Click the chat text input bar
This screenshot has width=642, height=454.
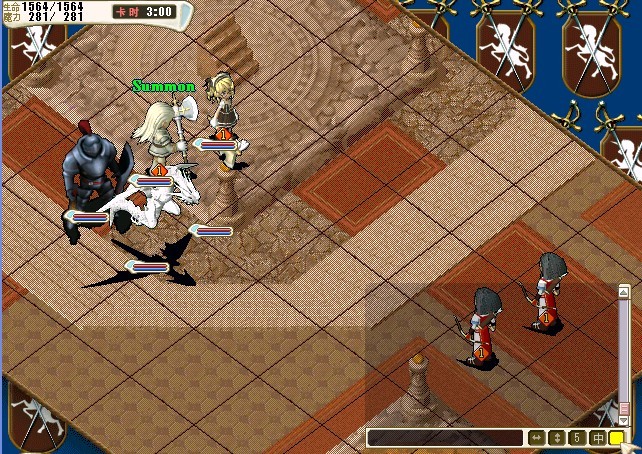(445, 438)
